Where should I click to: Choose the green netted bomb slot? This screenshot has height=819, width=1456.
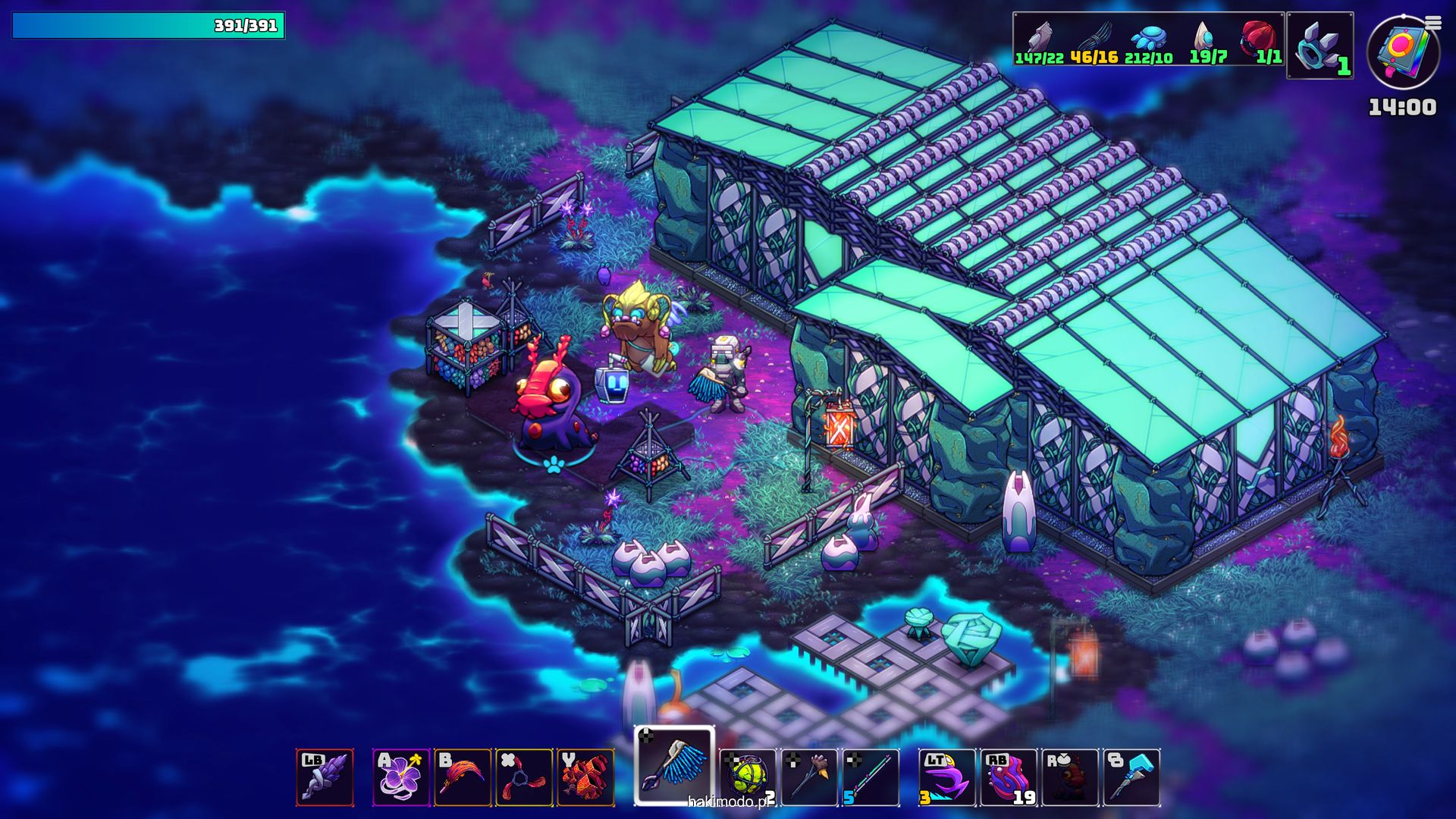pyautogui.click(x=748, y=777)
